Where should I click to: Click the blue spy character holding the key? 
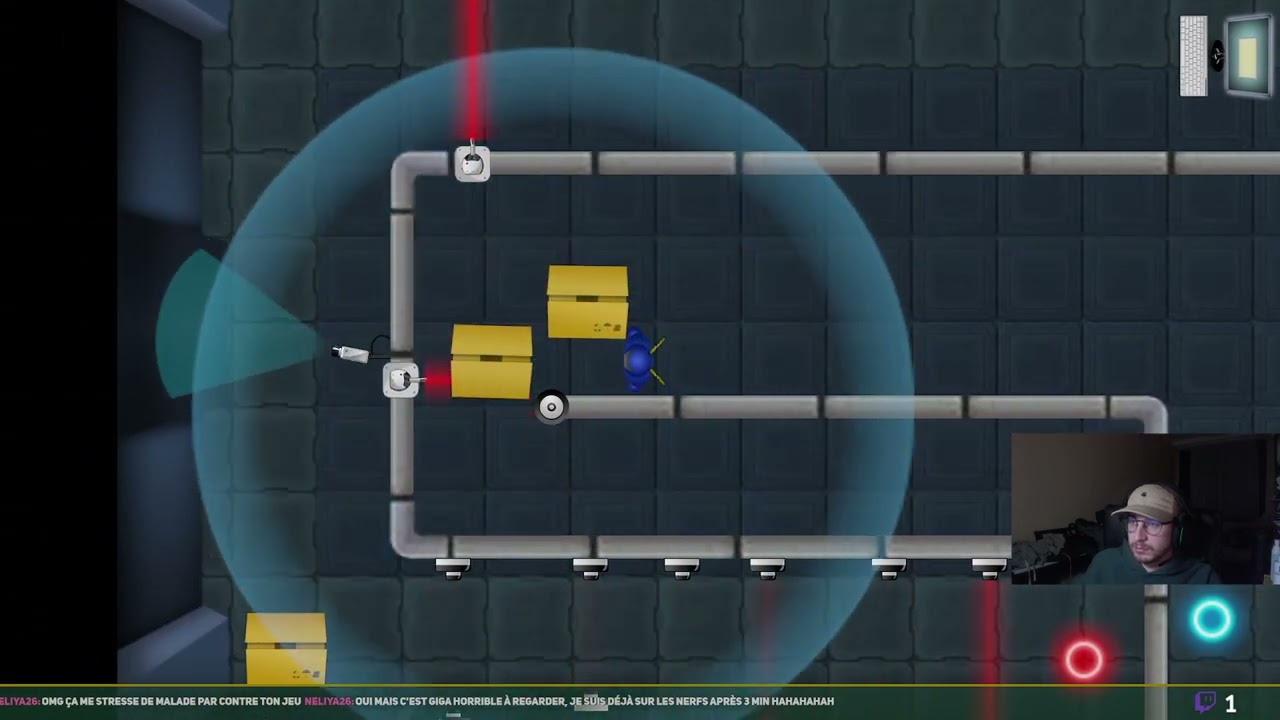pos(637,360)
